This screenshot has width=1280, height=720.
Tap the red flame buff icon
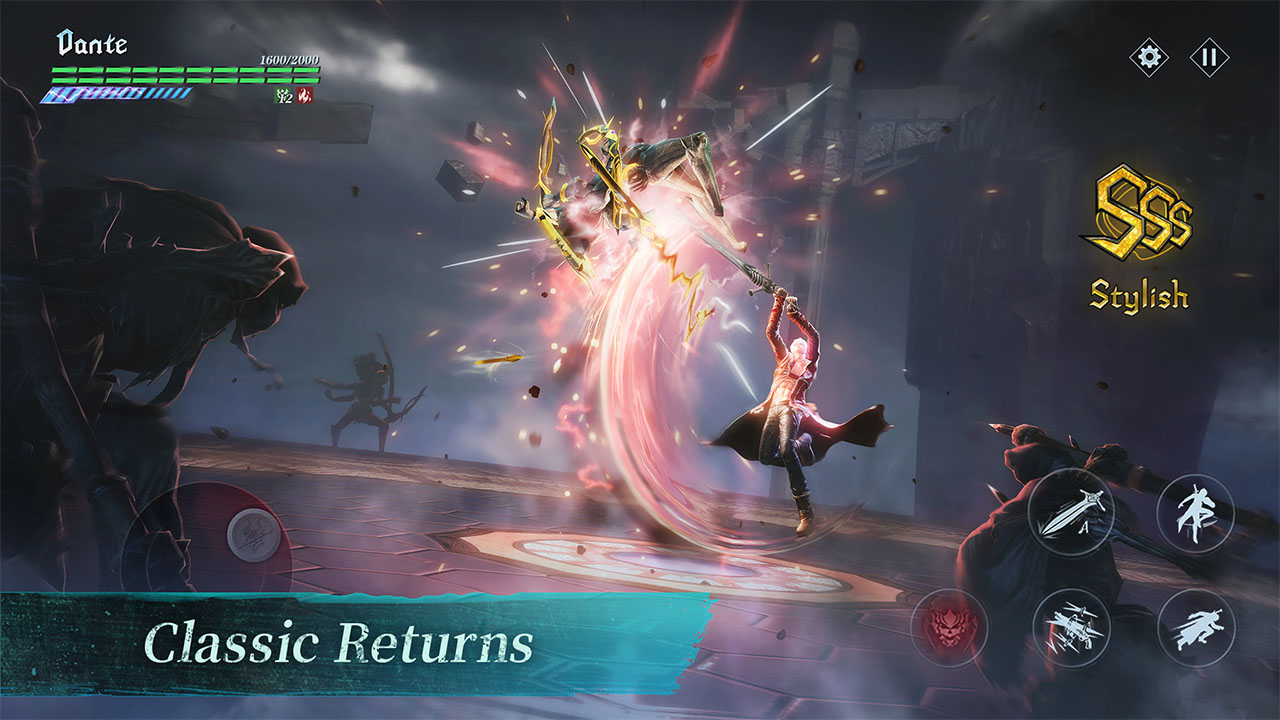[x=305, y=95]
